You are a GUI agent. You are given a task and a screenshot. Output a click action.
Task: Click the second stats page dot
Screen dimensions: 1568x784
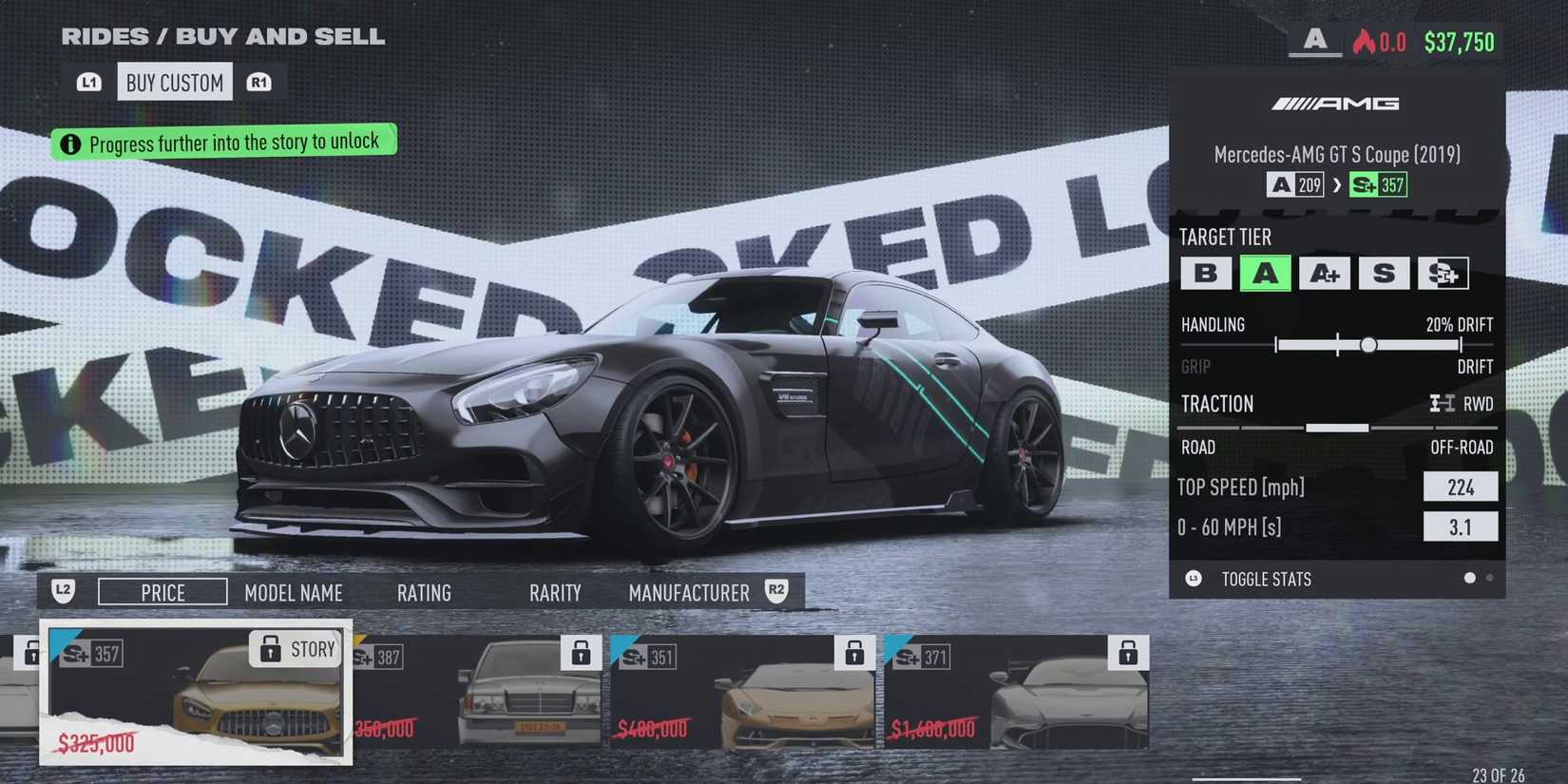[x=1490, y=577]
